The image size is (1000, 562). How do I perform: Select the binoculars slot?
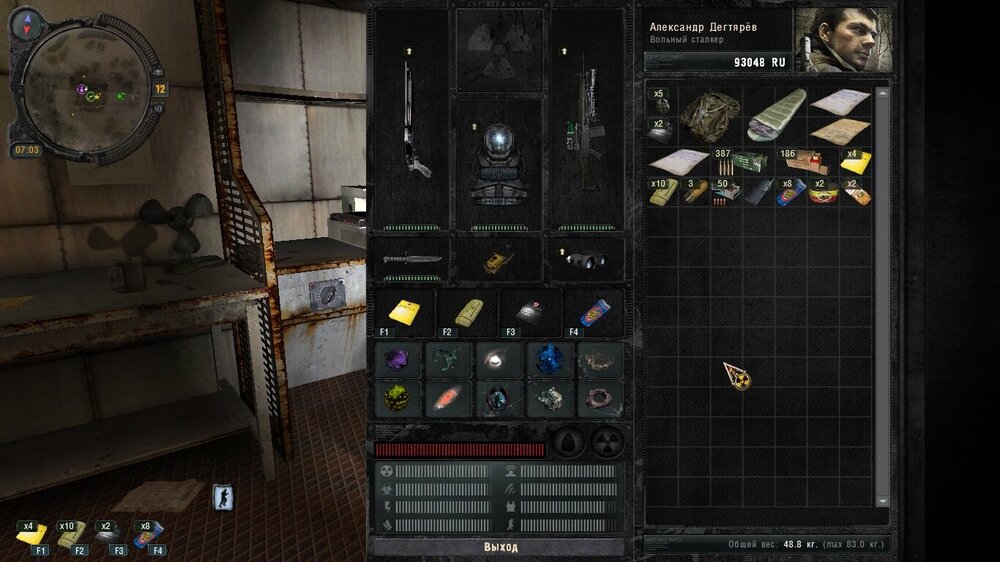click(x=586, y=260)
